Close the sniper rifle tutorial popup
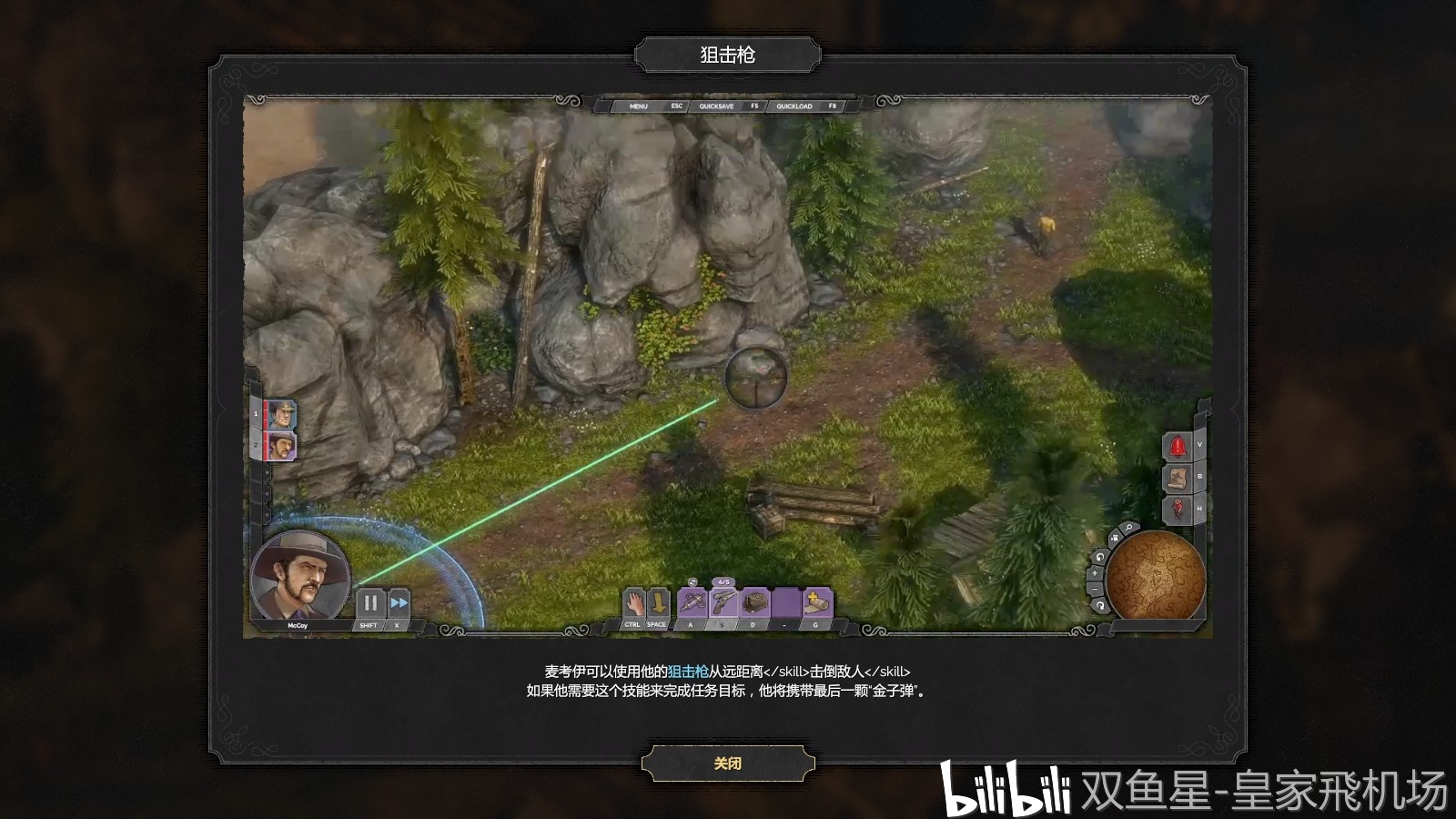This screenshot has height=819, width=1456. click(x=727, y=763)
